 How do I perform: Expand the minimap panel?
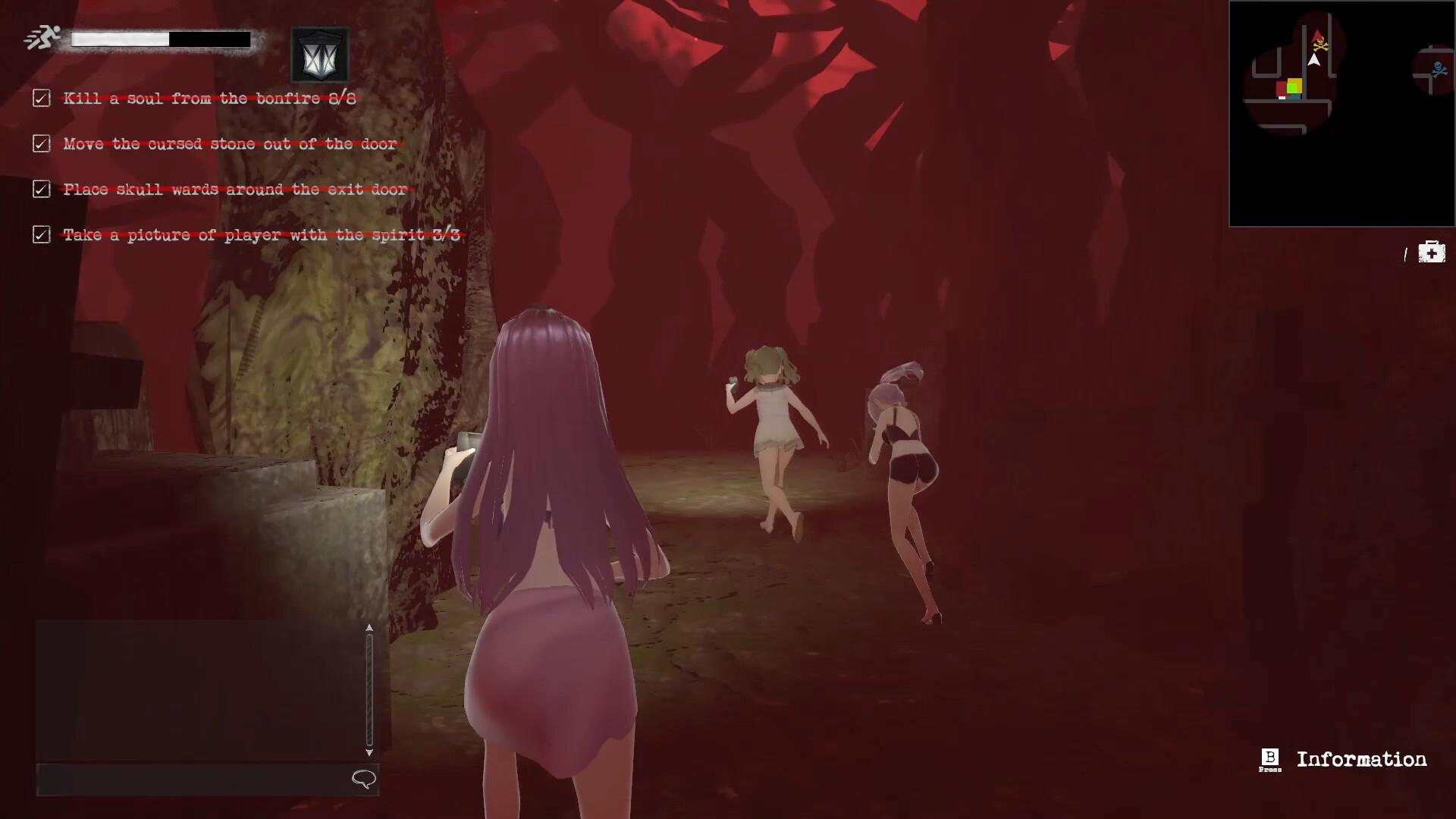[1342, 114]
